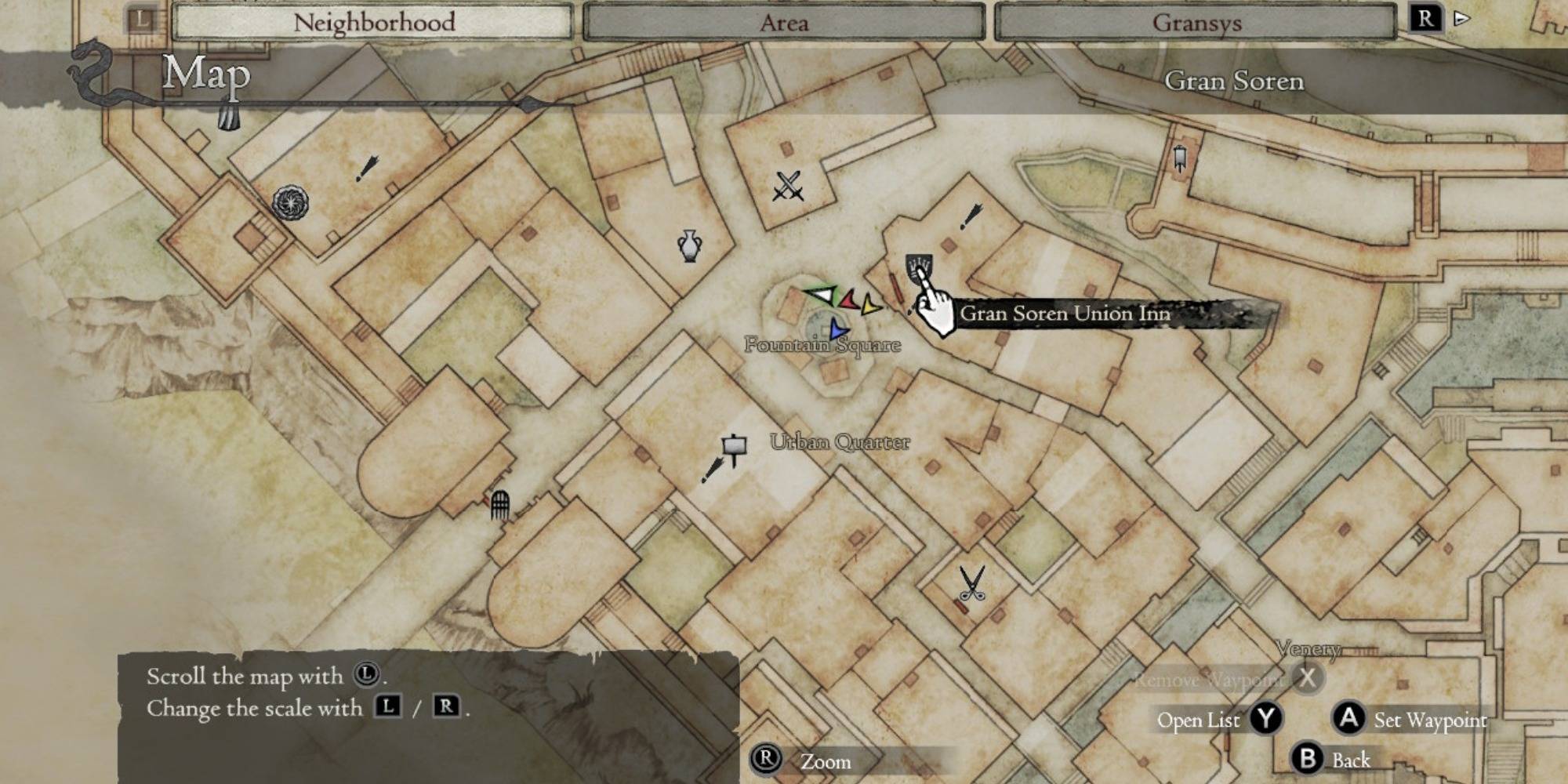Select the portcullis gate marker
Viewport: 1568px width, 784px height.
coord(500,504)
